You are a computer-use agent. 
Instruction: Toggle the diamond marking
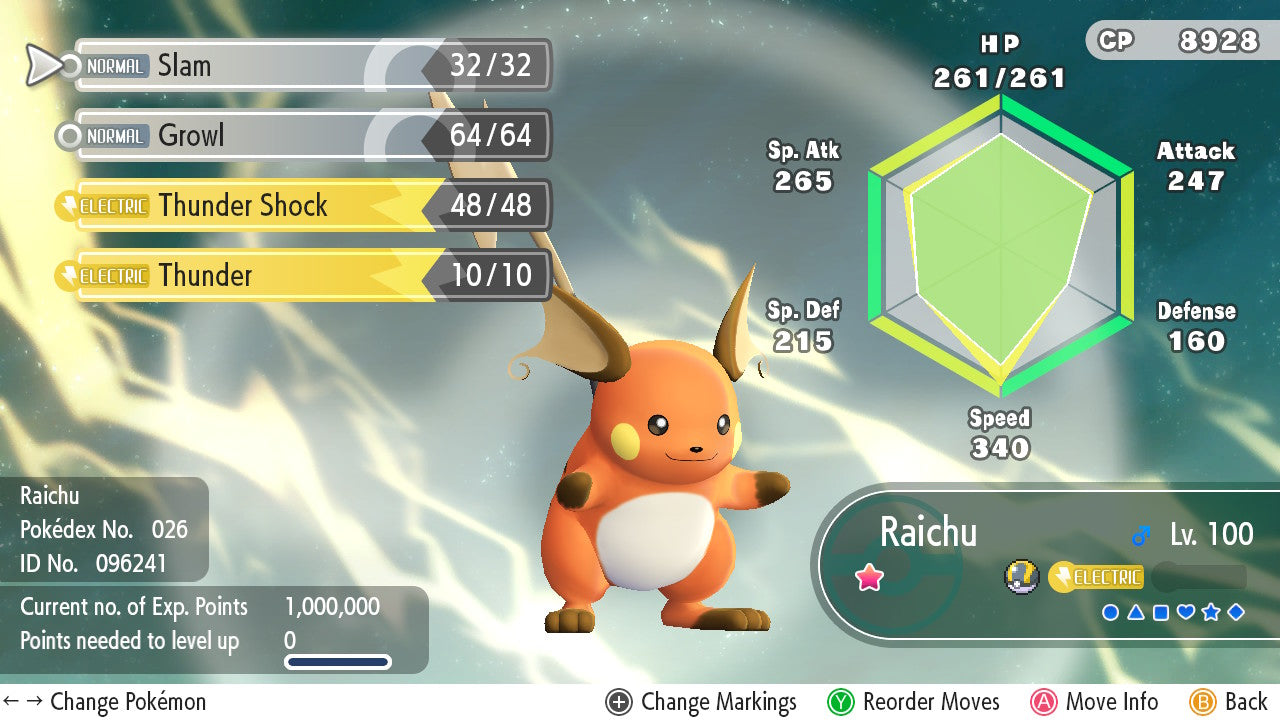[1236, 612]
